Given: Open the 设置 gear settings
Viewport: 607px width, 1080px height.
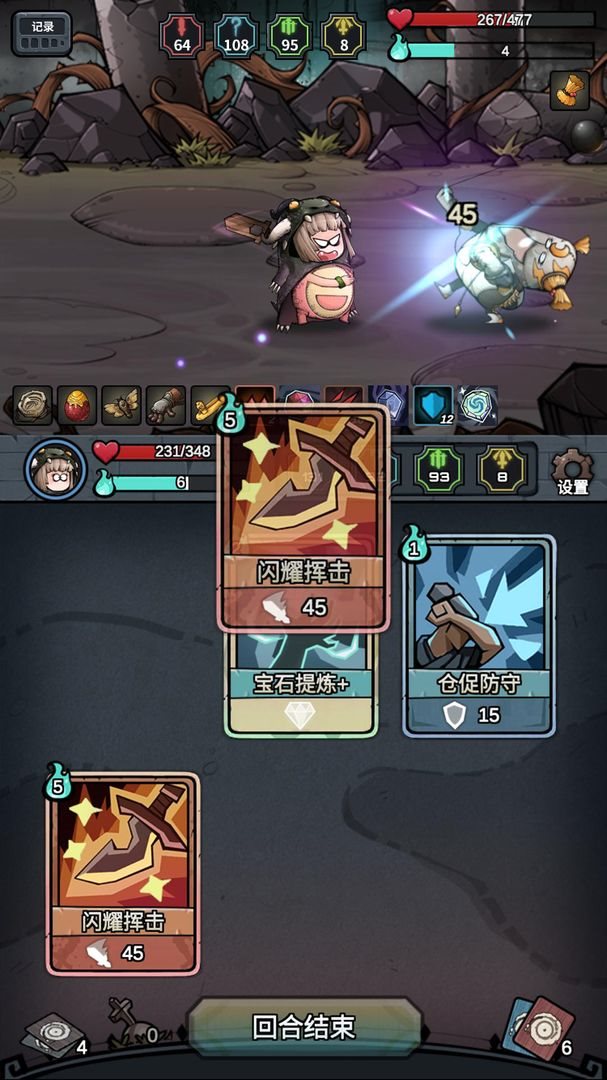Looking at the screenshot, I should click(572, 470).
